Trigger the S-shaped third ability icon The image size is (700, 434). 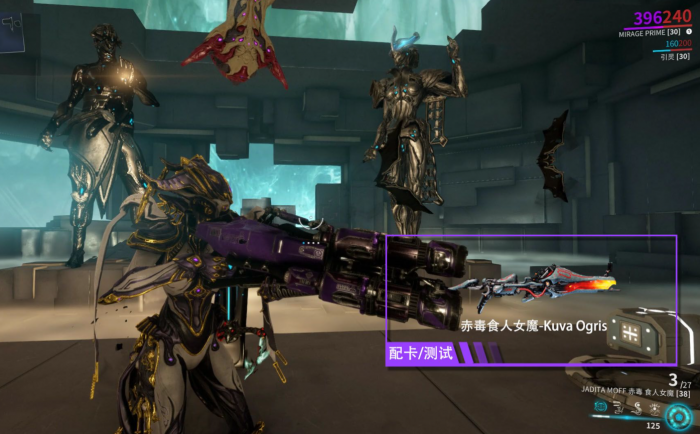pos(636,408)
